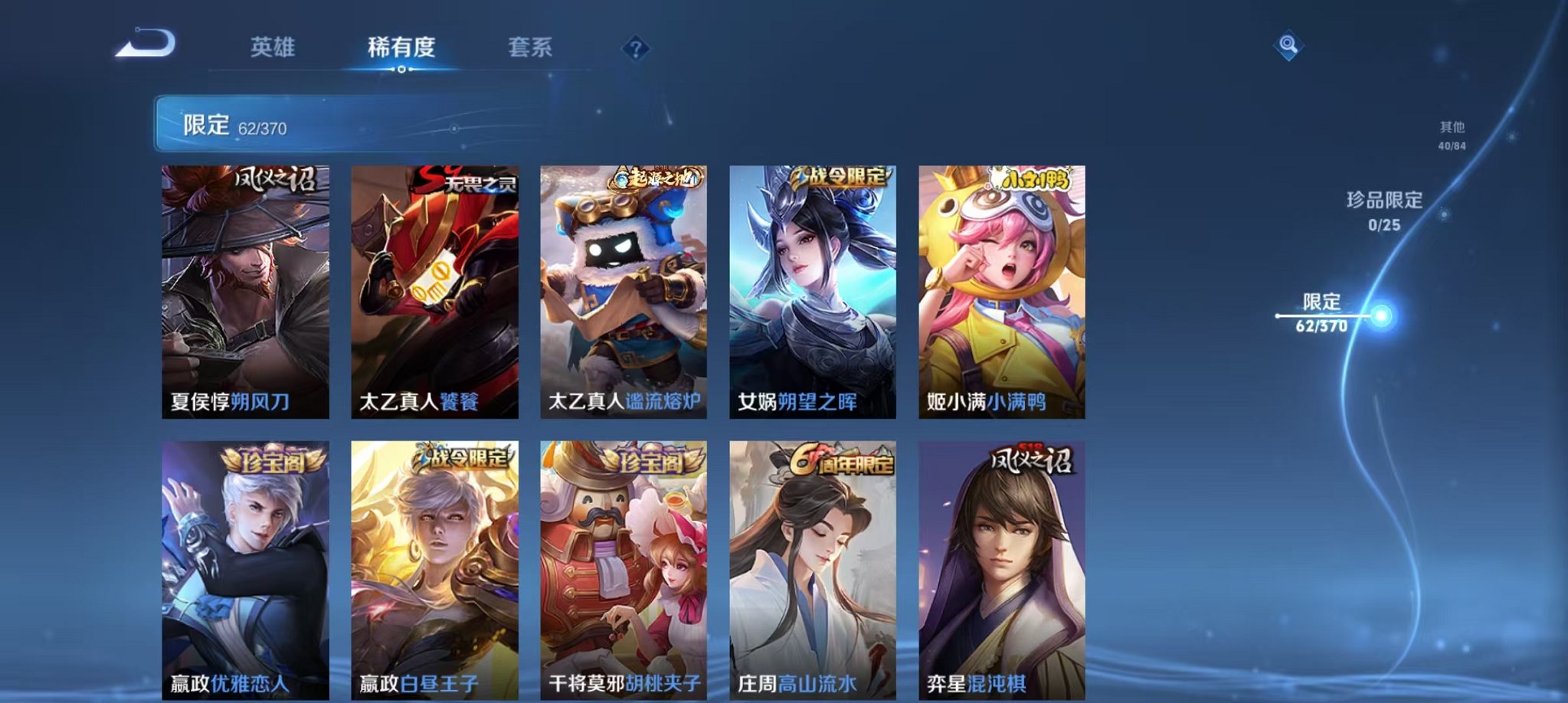Switch to the 英雄 tab
Viewport: 1568px width, 703px height.
pyautogui.click(x=272, y=47)
